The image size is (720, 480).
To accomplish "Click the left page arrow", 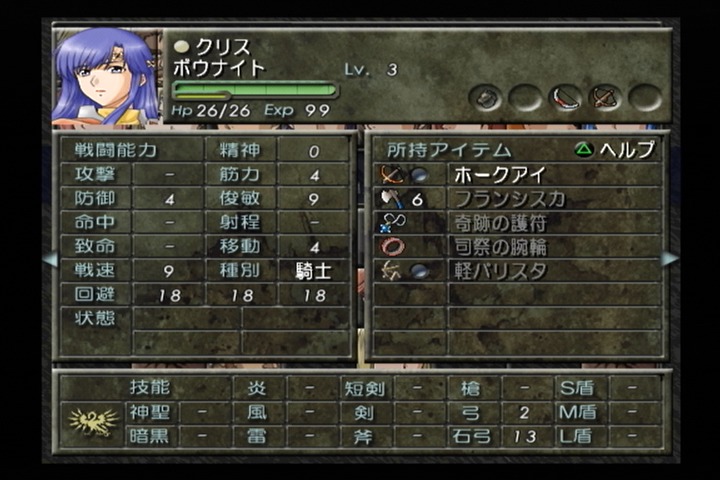I will [49, 258].
